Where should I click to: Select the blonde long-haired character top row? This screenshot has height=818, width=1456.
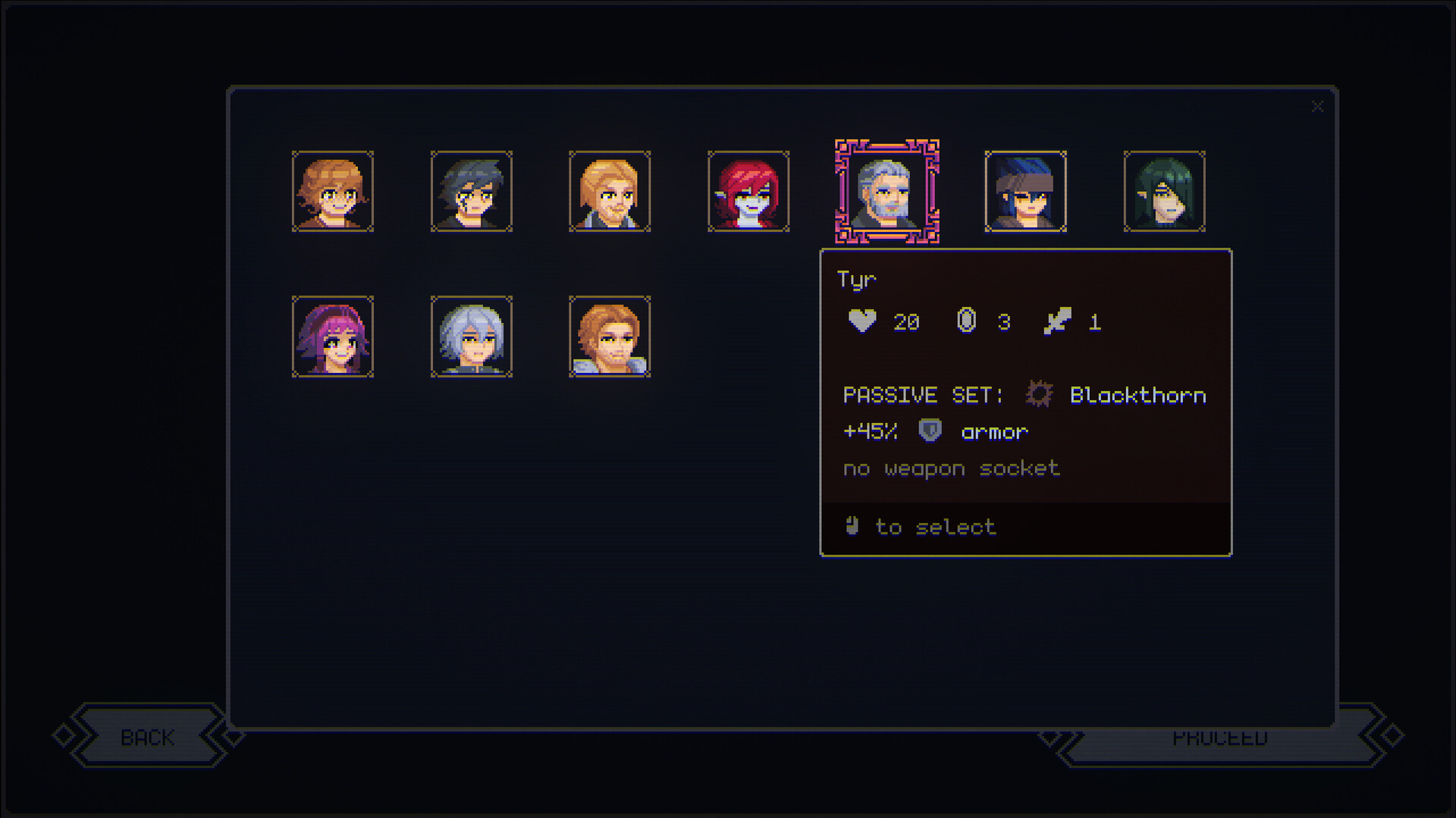point(610,192)
